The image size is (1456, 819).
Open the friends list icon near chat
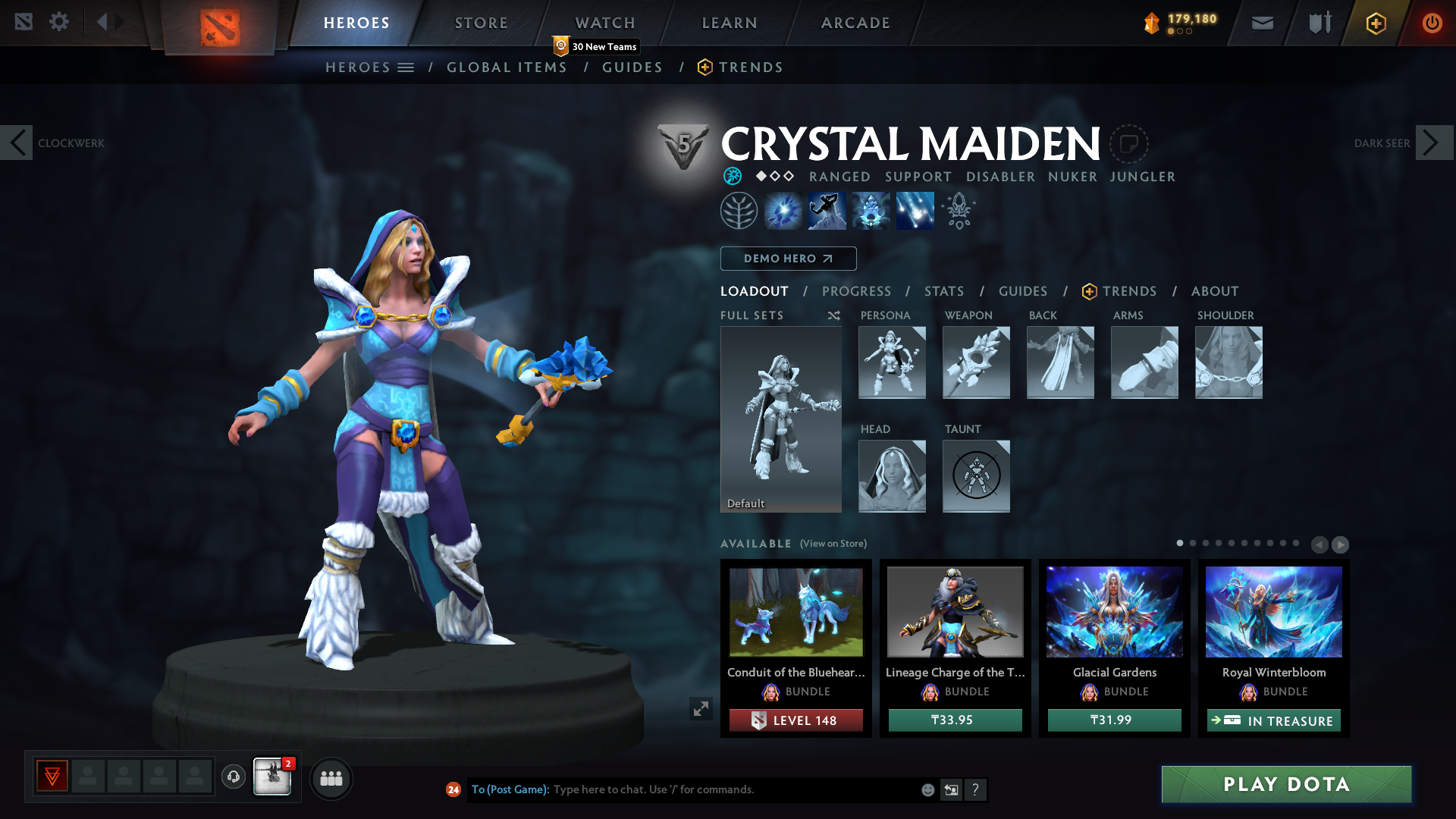(331, 778)
